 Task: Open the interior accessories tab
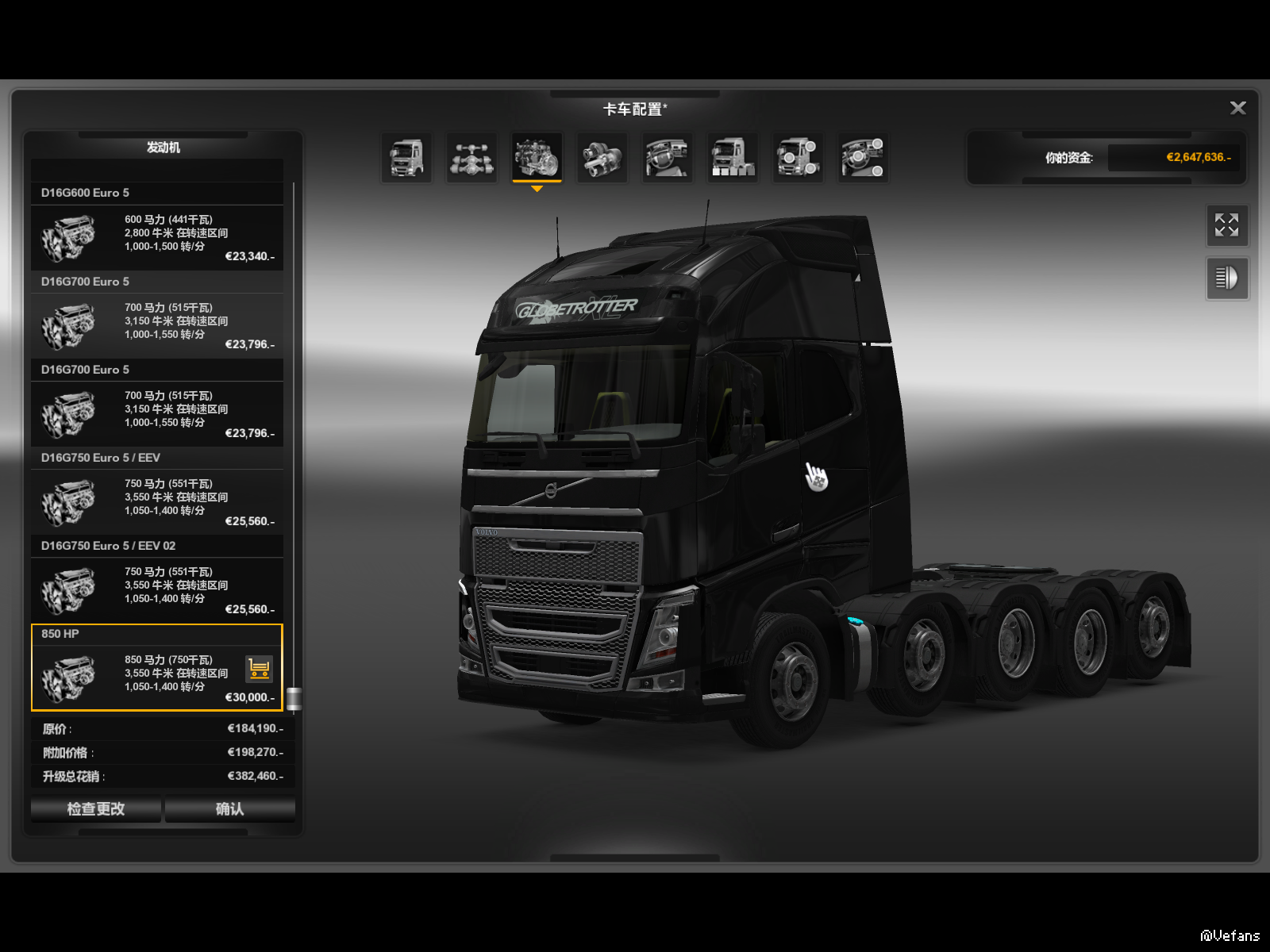863,157
